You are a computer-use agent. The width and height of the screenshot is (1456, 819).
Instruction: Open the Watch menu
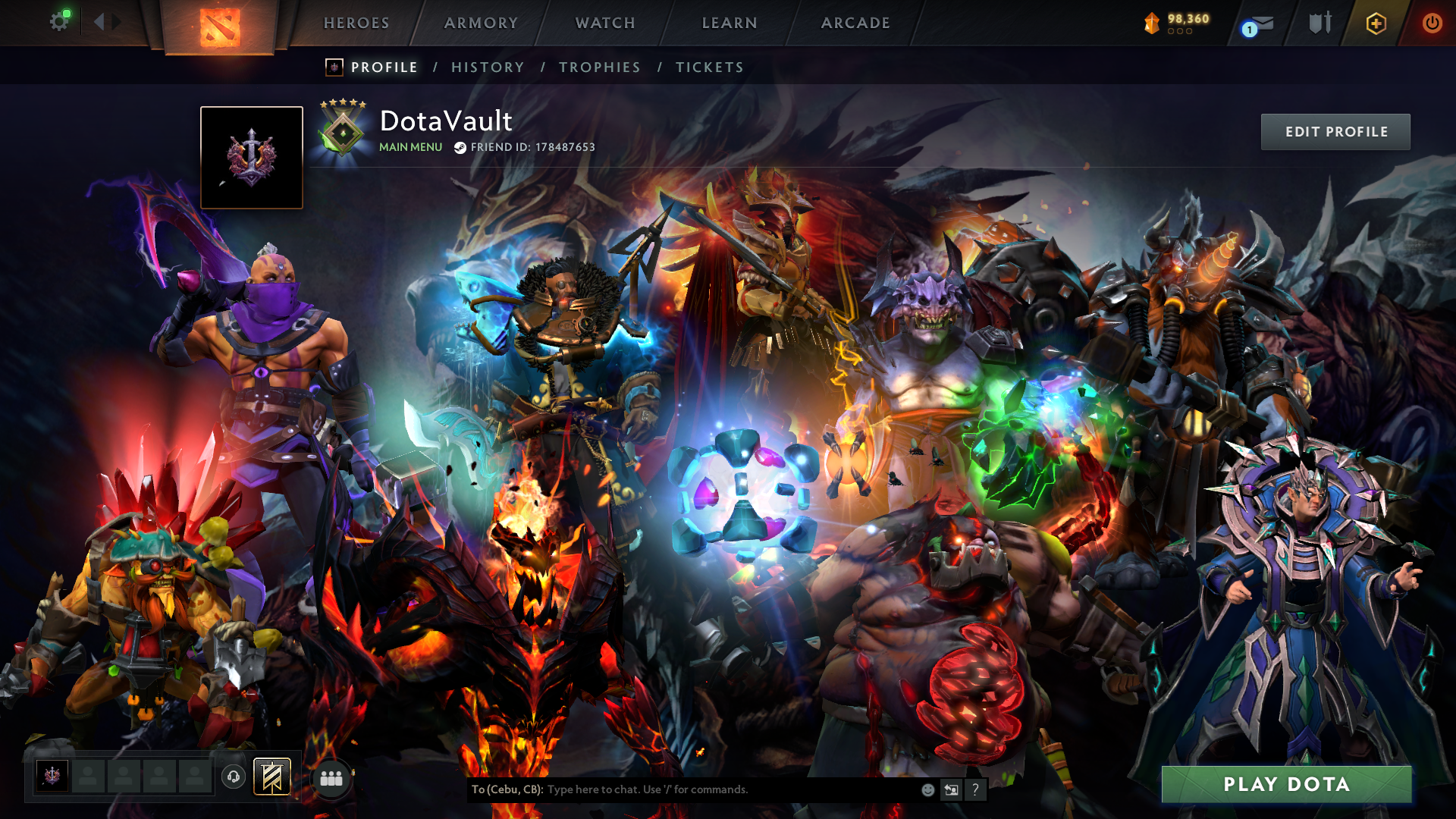tap(605, 23)
